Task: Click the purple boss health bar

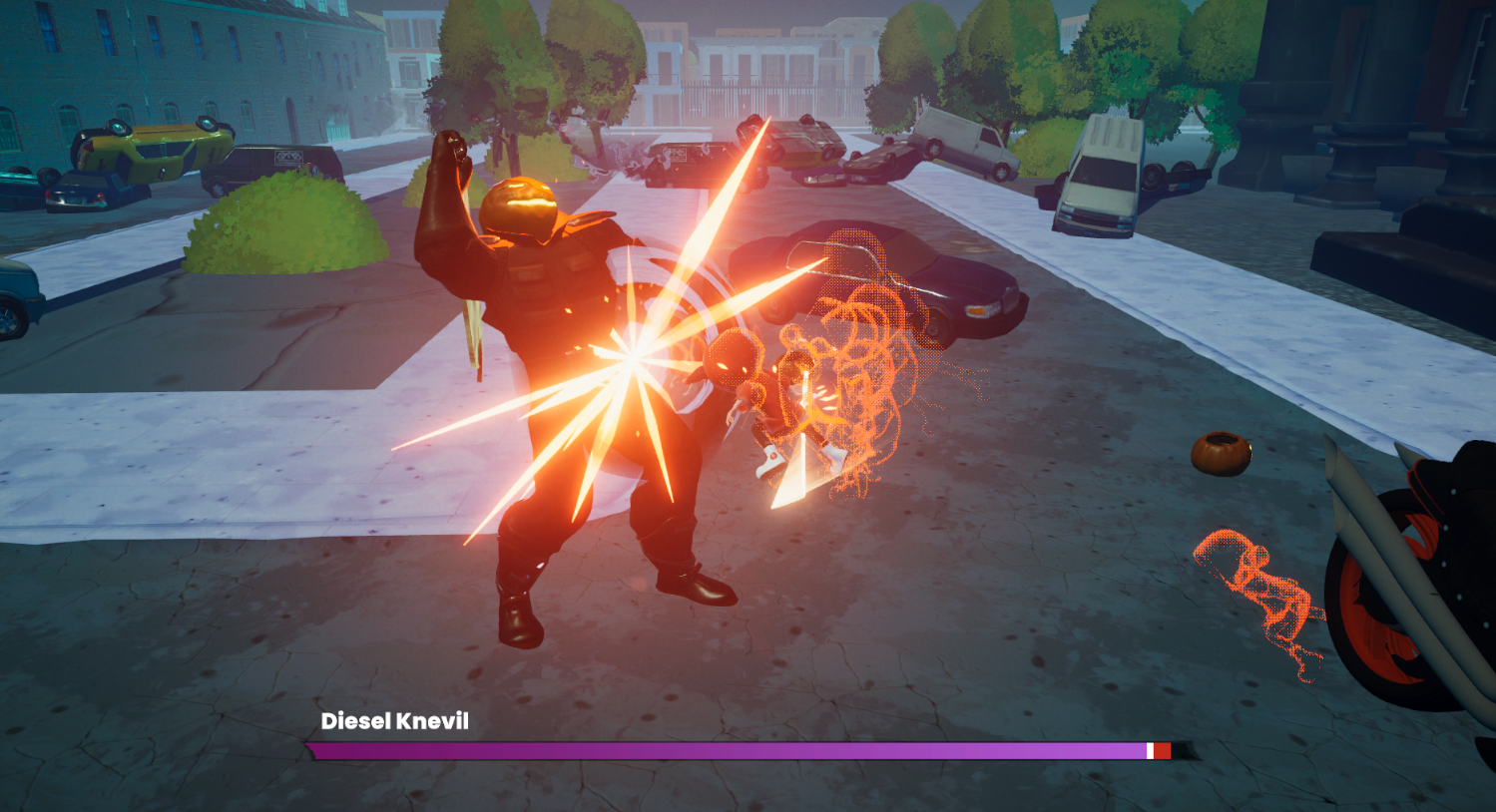Action: pos(699,748)
